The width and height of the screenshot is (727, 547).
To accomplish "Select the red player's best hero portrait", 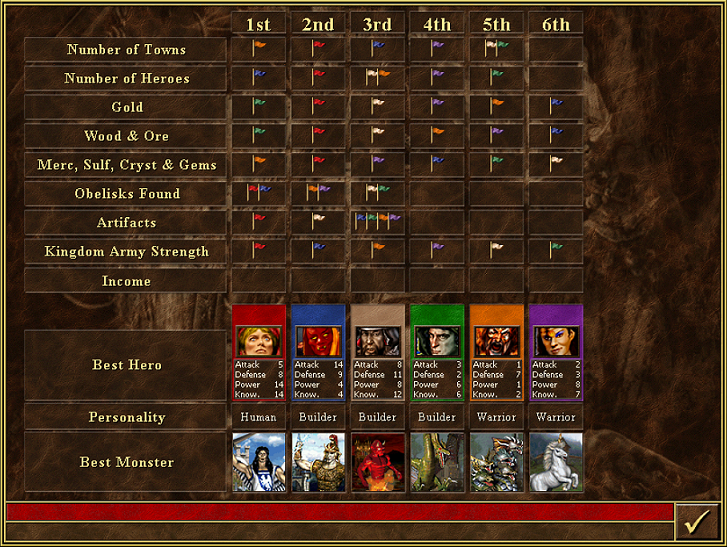I will (x=260, y=341).
